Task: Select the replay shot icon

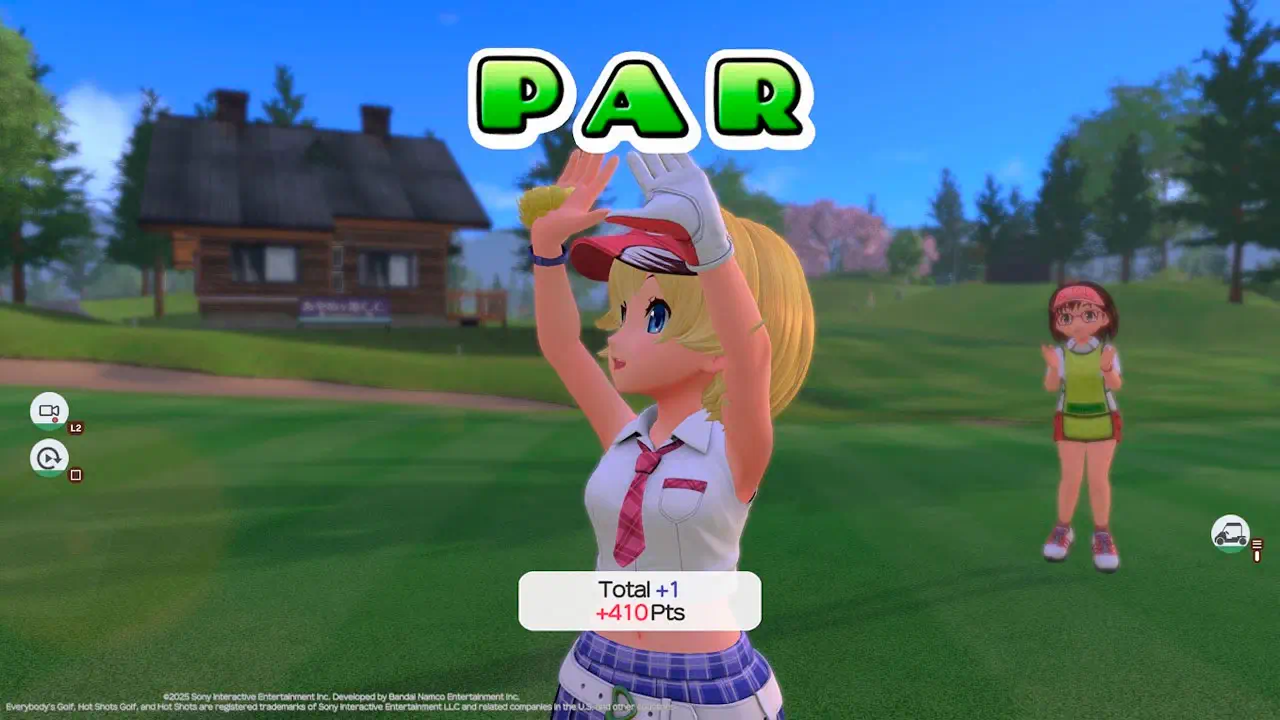Action: point(49,458)
